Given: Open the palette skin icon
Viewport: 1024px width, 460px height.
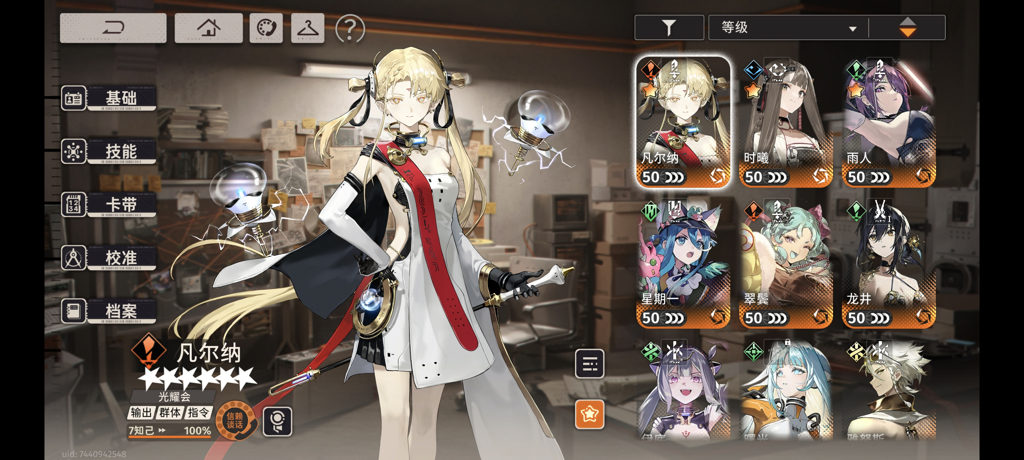Looking at the screenshot, I should [x=266, y=28].
